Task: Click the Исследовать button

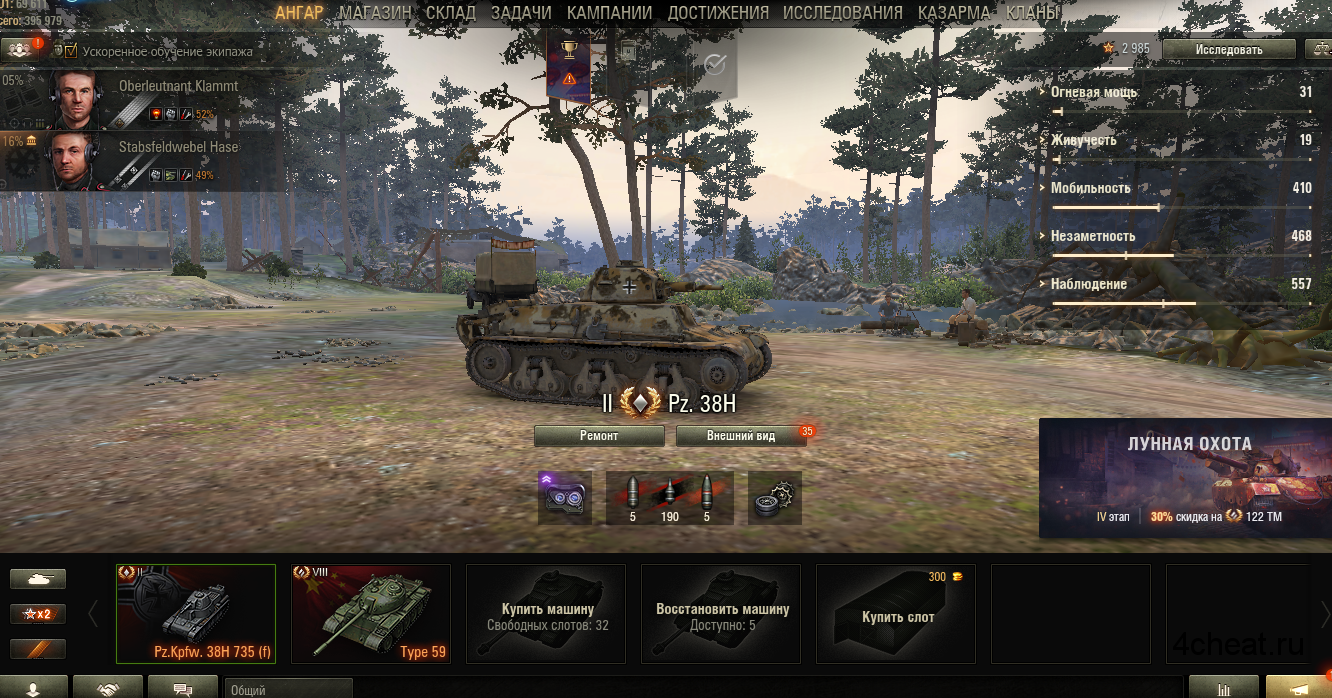Action: pyautogui.click(x=1229, y=49)
